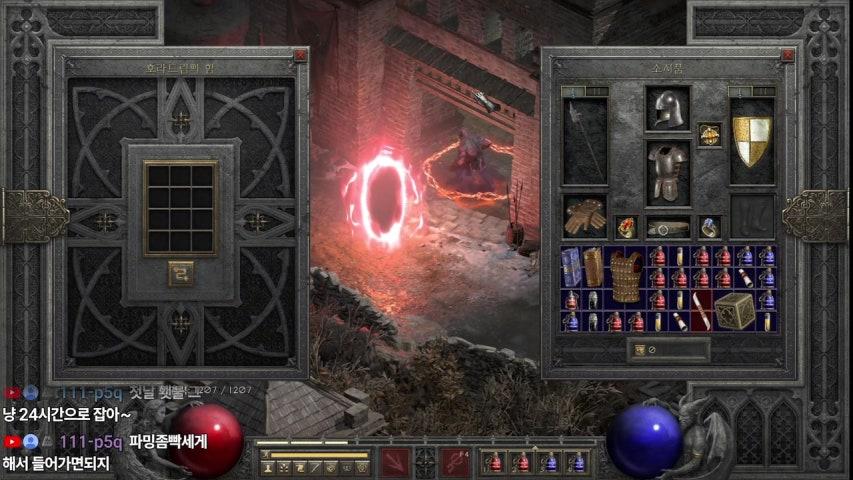Select the equipped belt slot
This screenshot has width=853, height=480.
[x=667, y=227]
